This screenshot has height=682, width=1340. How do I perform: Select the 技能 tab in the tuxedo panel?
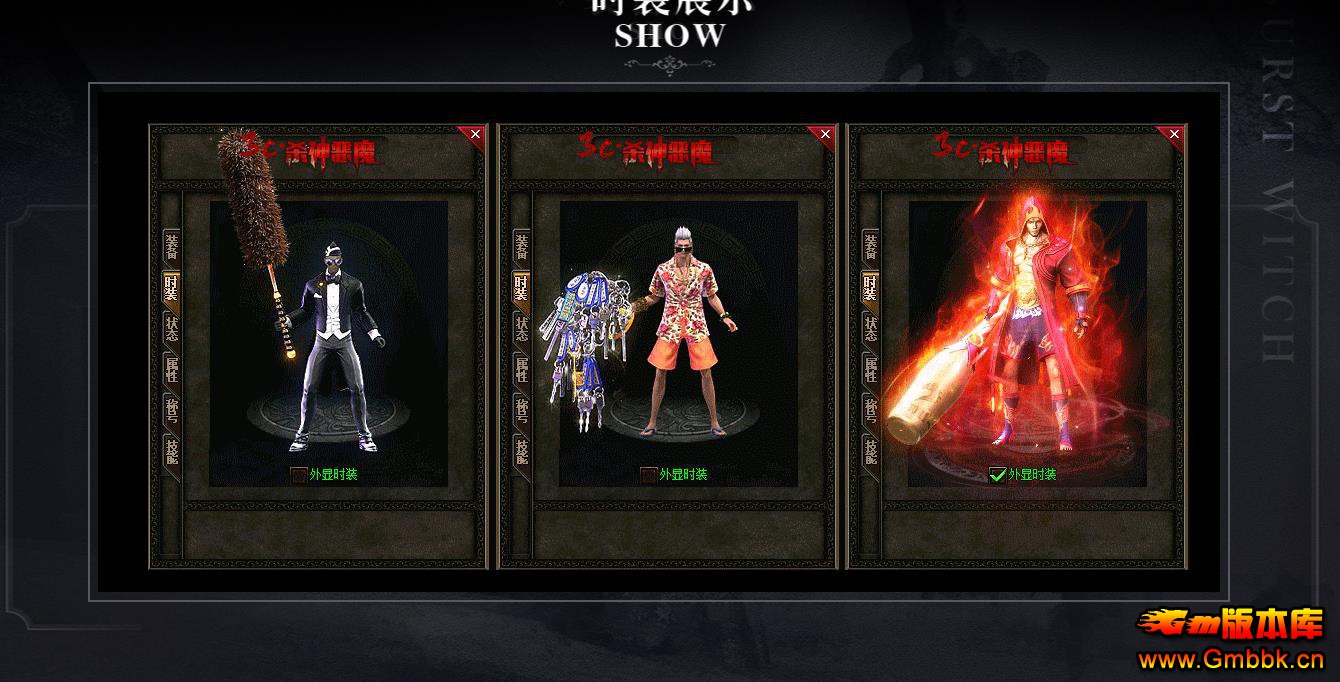pyautogui.click(x=171, y=451)
